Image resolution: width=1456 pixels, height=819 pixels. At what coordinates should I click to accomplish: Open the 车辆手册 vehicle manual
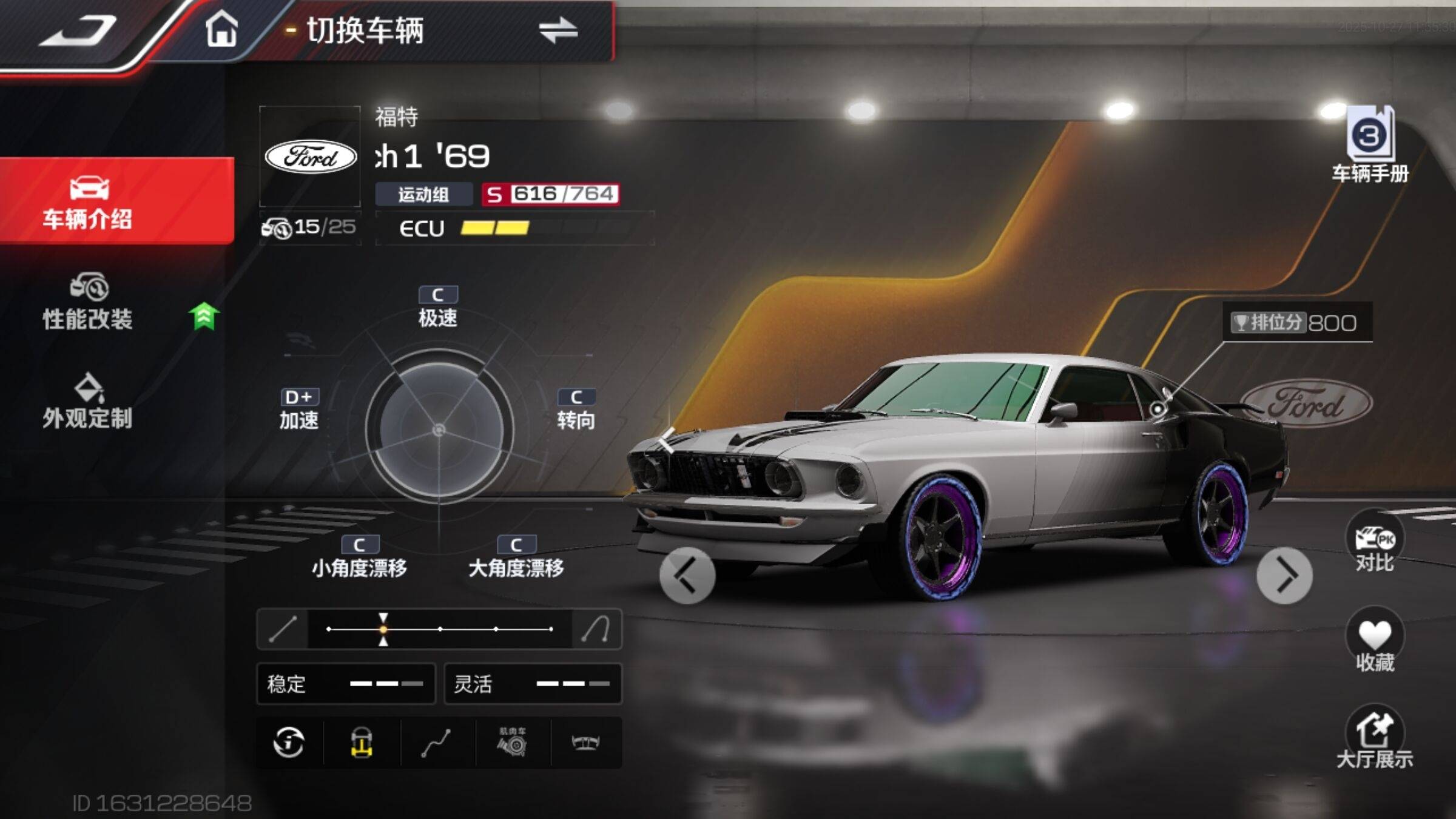1370,144
